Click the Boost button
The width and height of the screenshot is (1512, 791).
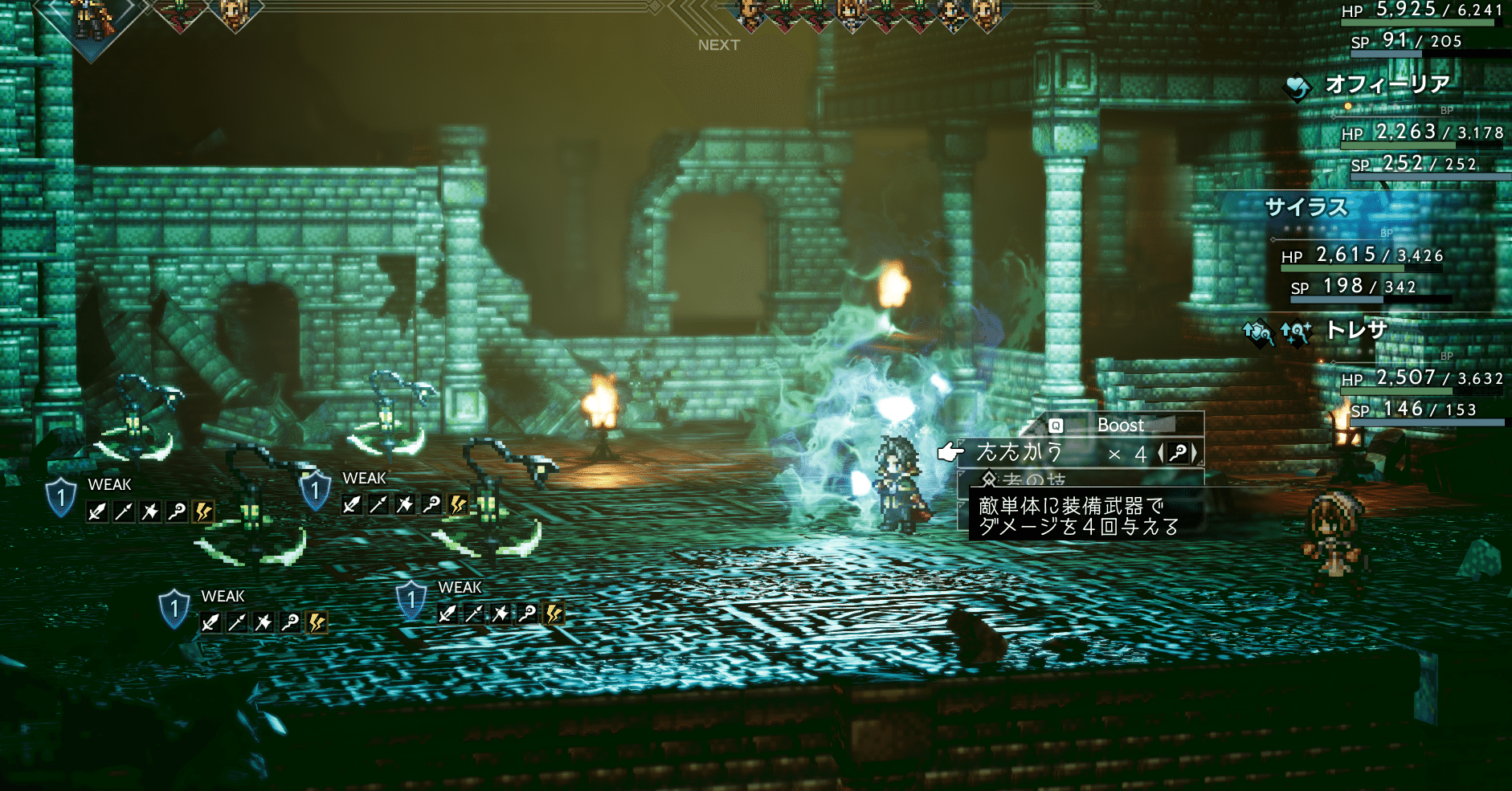coord(1121,425)
